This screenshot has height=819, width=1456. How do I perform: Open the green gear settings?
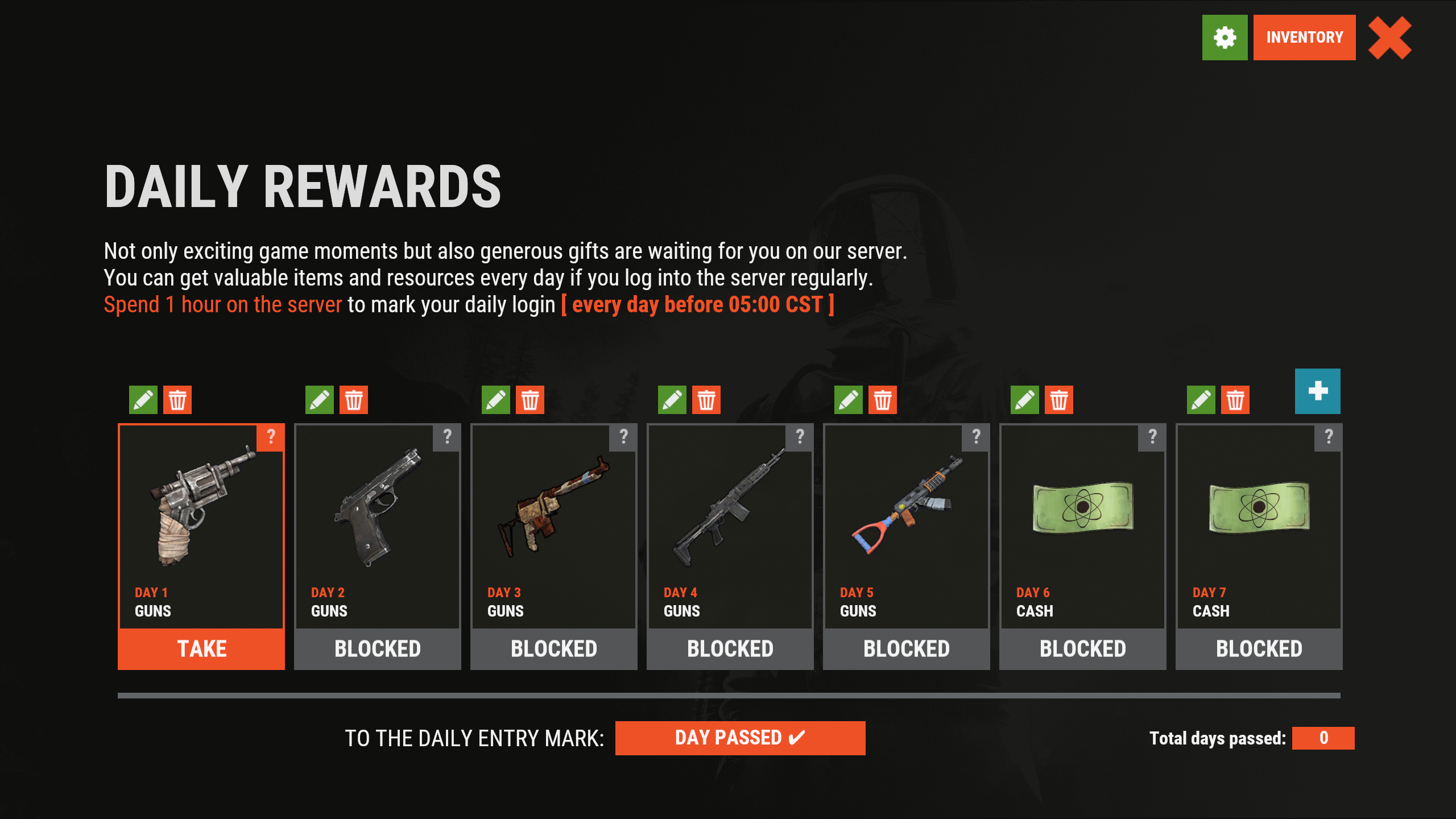tap(1225, 38)
